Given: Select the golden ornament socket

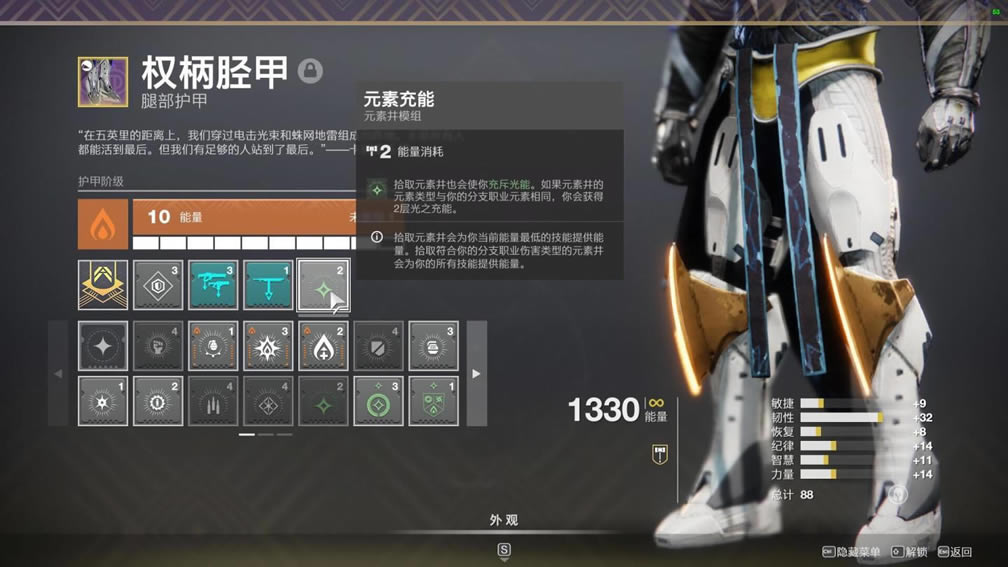Looking at the screenshot, I should 103,285.
